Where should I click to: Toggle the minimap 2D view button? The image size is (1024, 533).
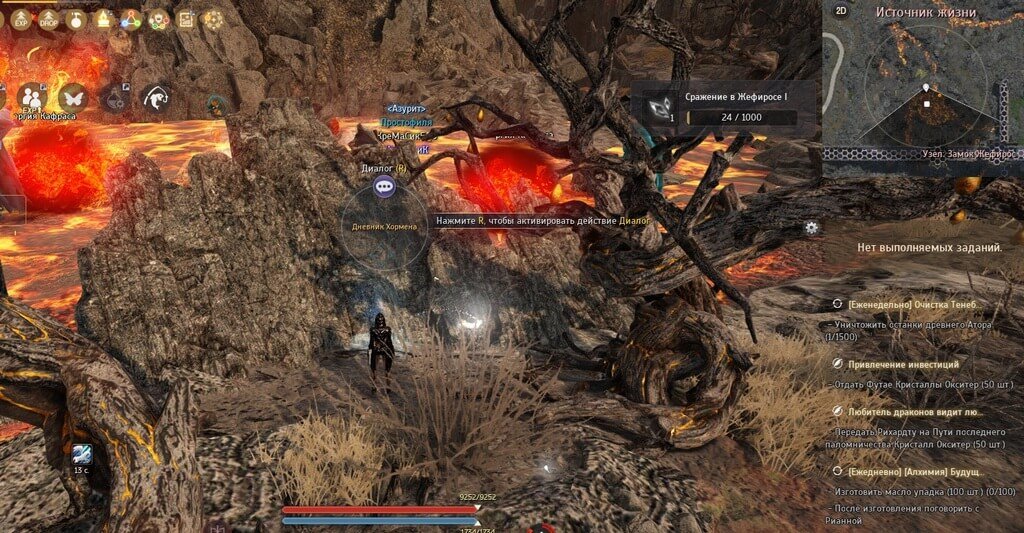click(840, 11)
